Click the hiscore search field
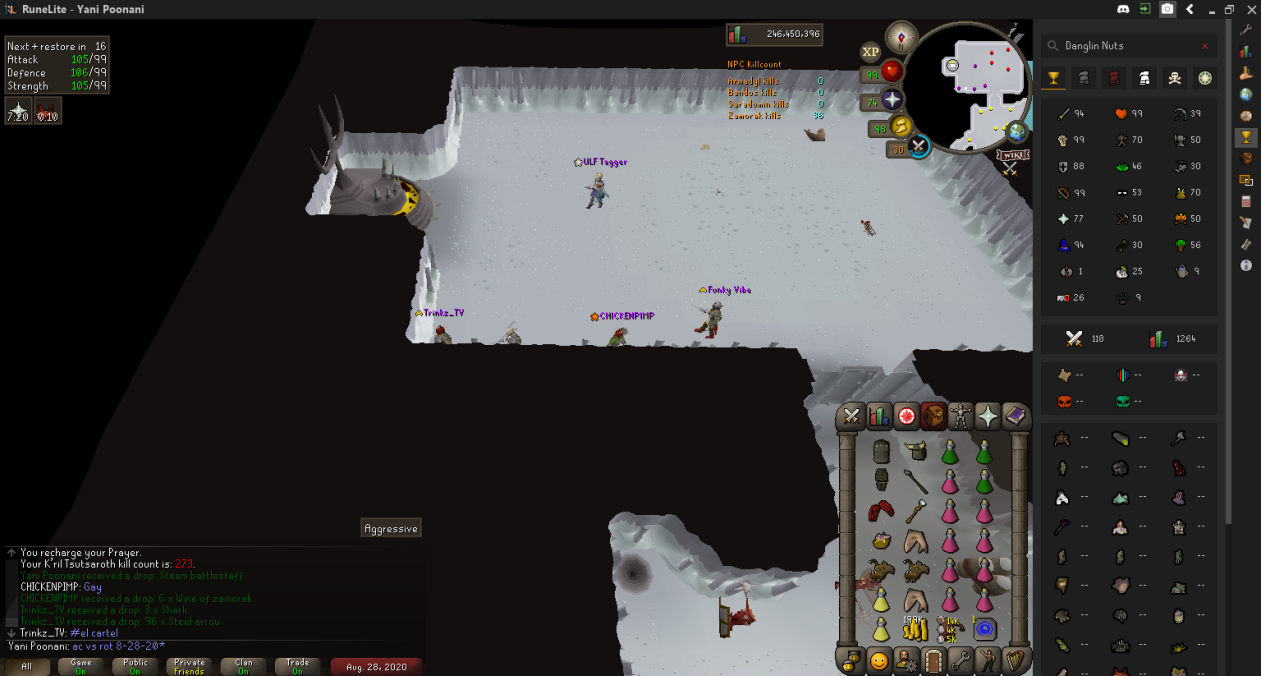The image size is (1261, 676). pyautogui.click(x=1122, y=46)
